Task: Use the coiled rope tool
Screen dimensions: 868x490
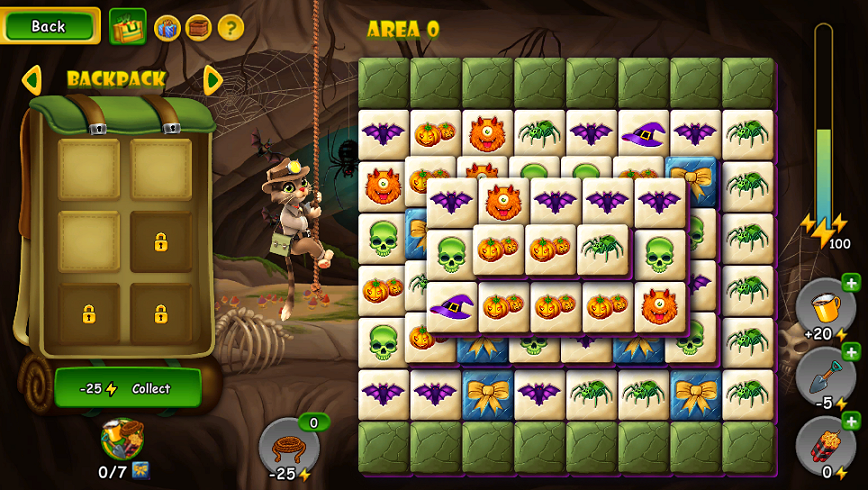Action: pos(288,445)
